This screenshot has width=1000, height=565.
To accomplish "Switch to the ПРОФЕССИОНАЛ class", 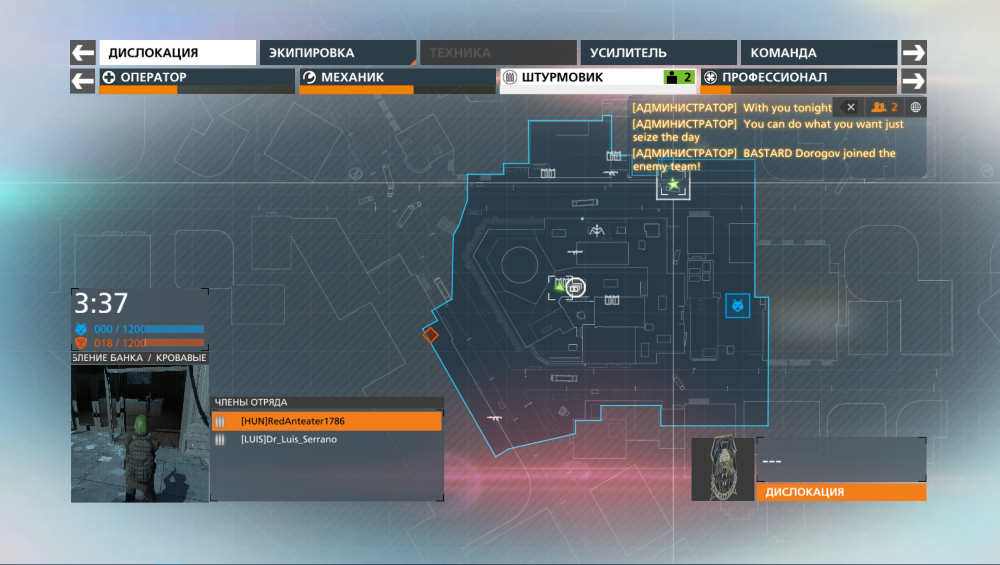I will pos(797,78).
